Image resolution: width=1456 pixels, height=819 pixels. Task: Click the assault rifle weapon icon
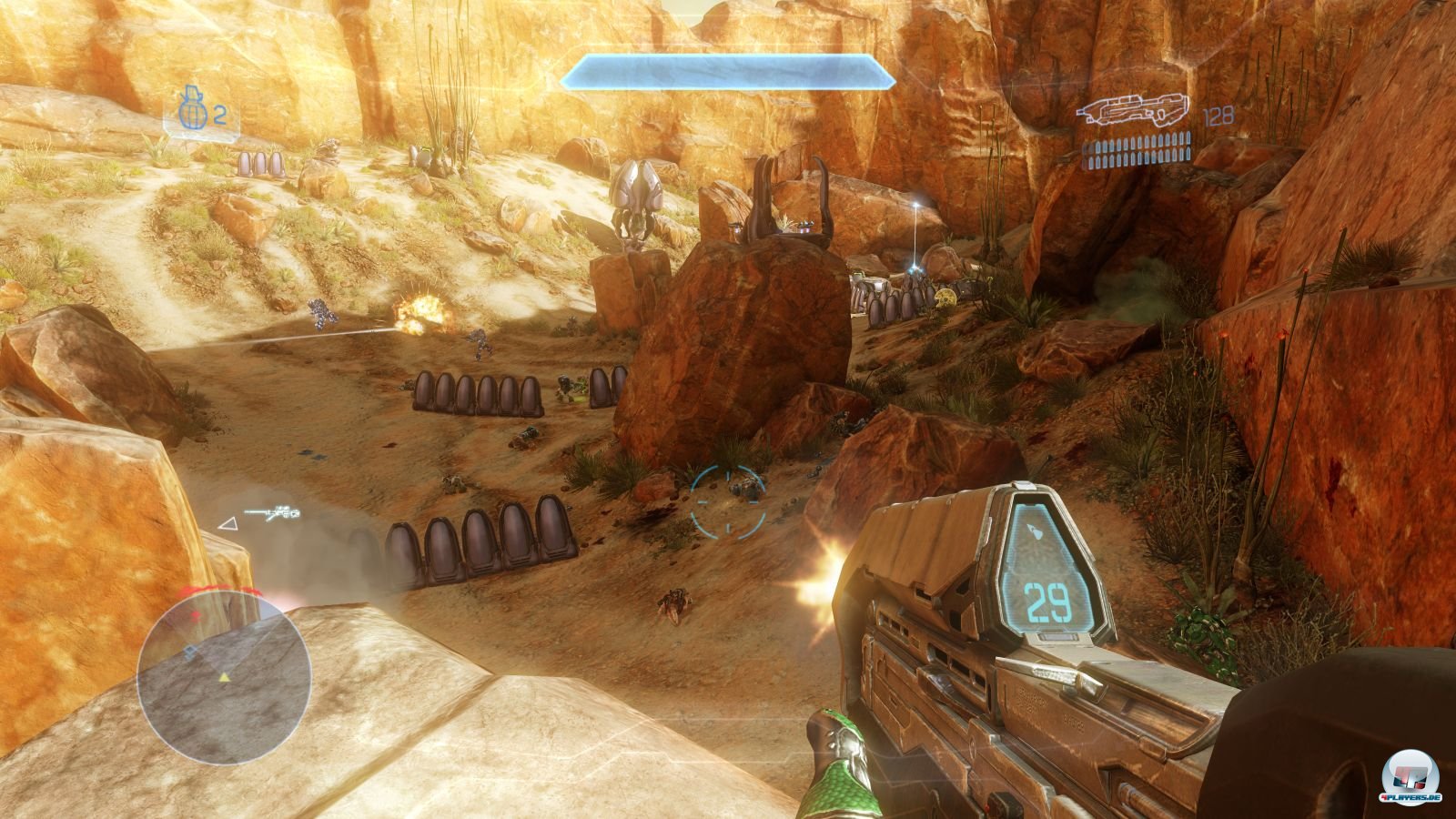coord(1134,109)
